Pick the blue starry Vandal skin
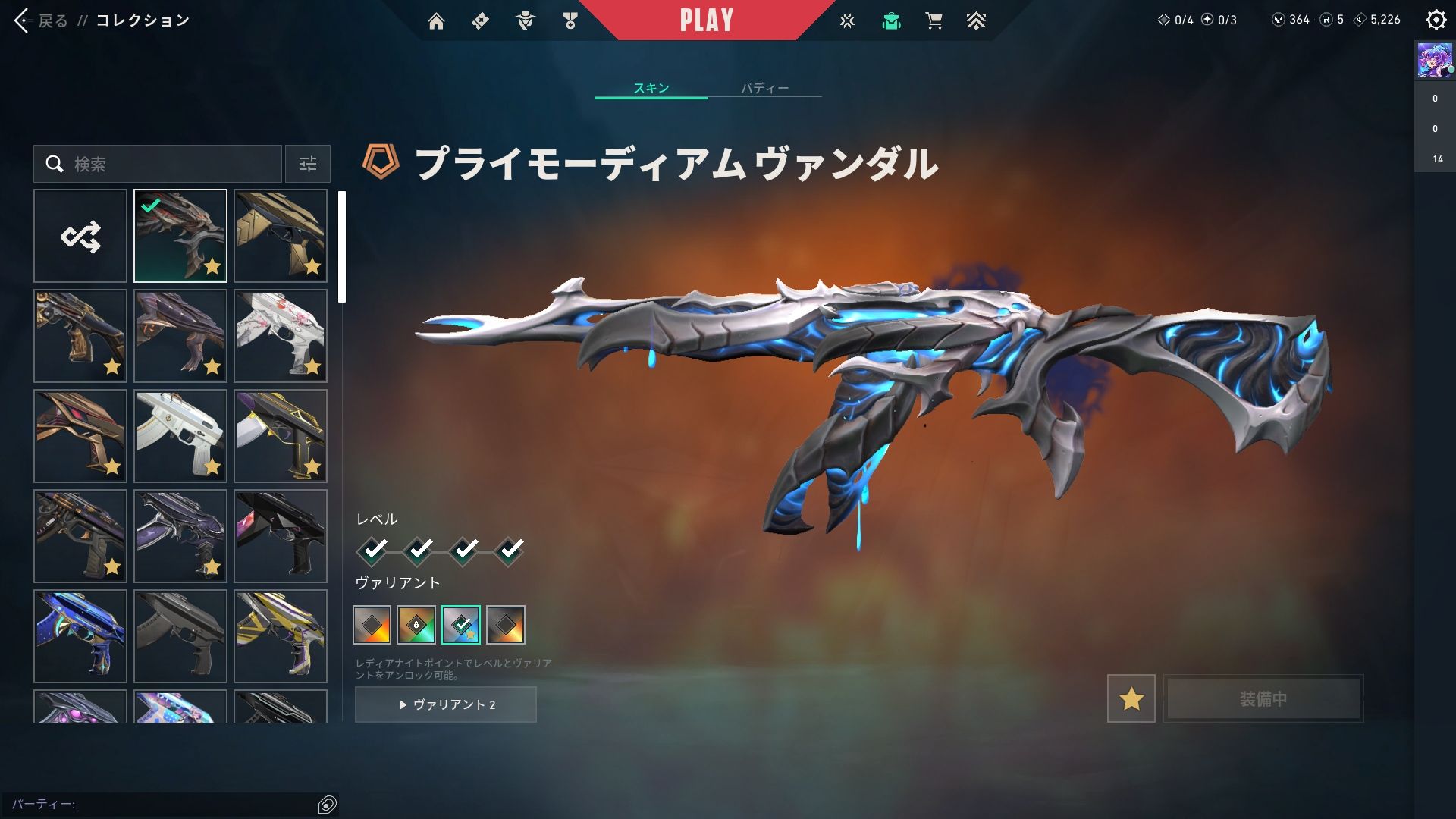 pos(80,636)
